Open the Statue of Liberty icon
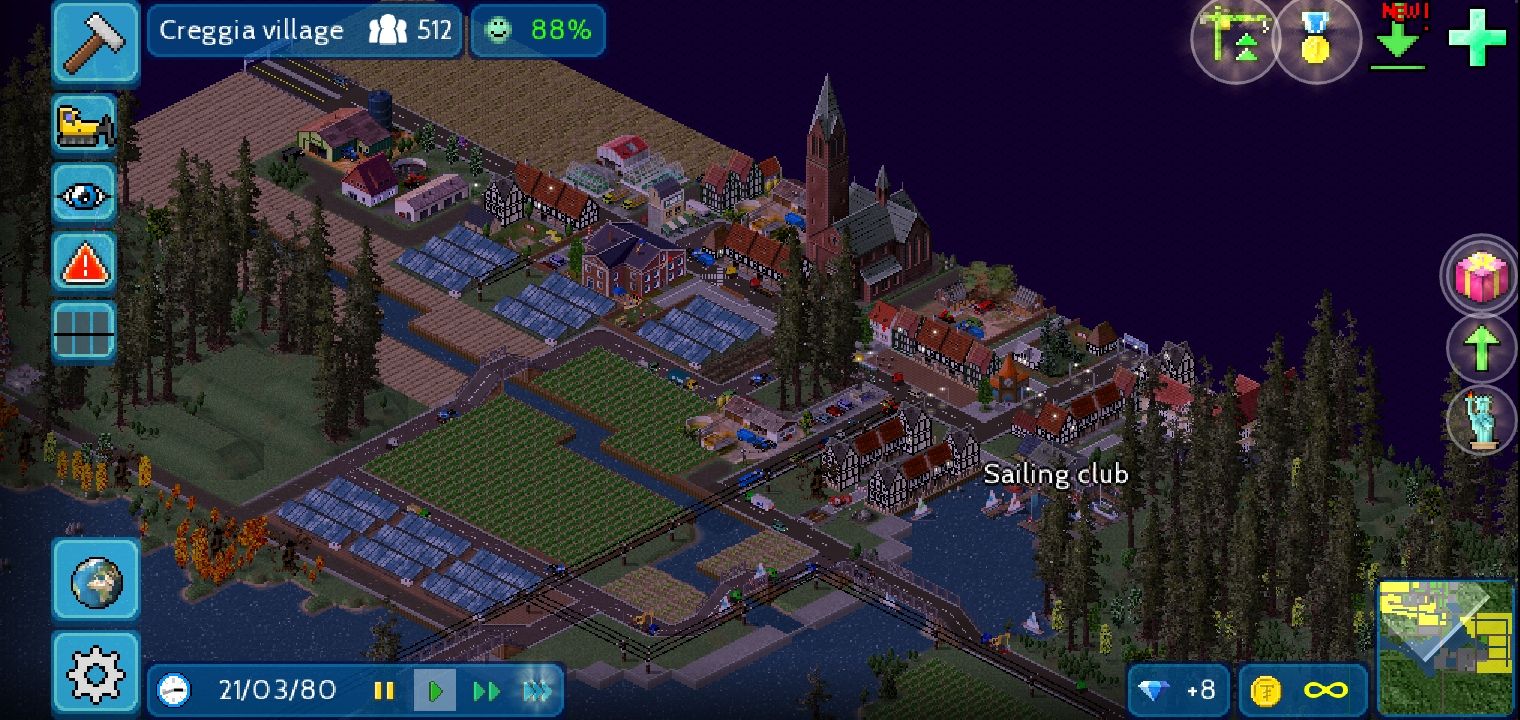The width and height of the screenshot is (1520, 720). [1481, 419]
